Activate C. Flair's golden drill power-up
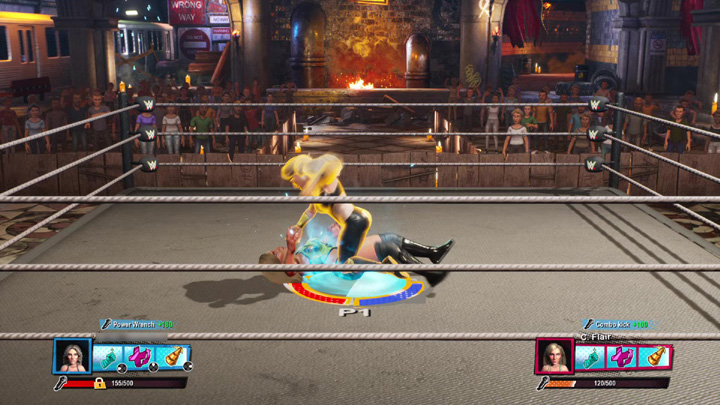 click(655, 357)
